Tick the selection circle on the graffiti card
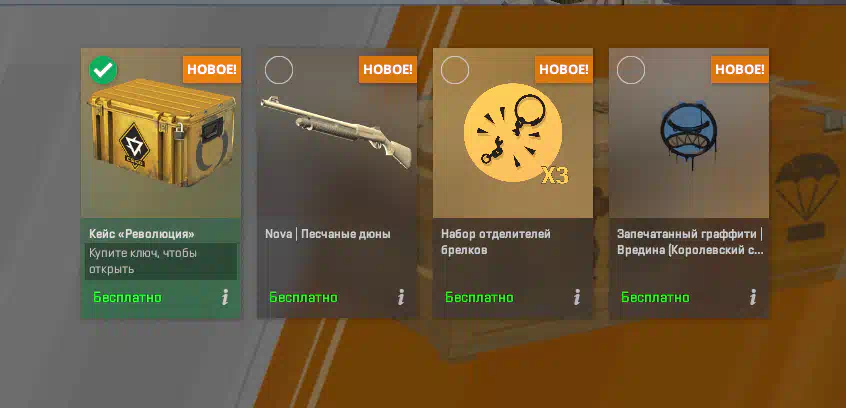 coord(631,70)
